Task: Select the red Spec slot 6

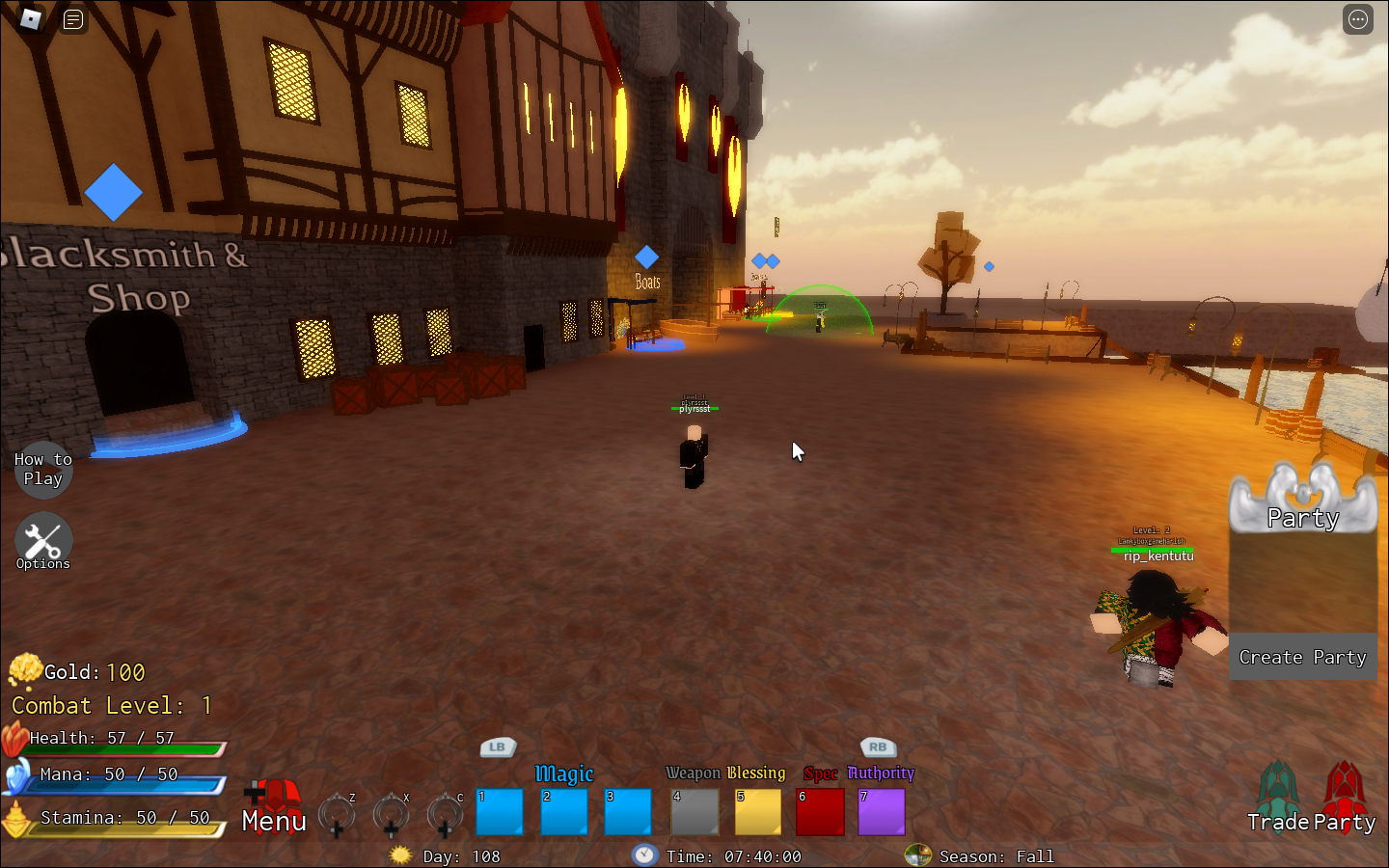Action: coord(820,812)
